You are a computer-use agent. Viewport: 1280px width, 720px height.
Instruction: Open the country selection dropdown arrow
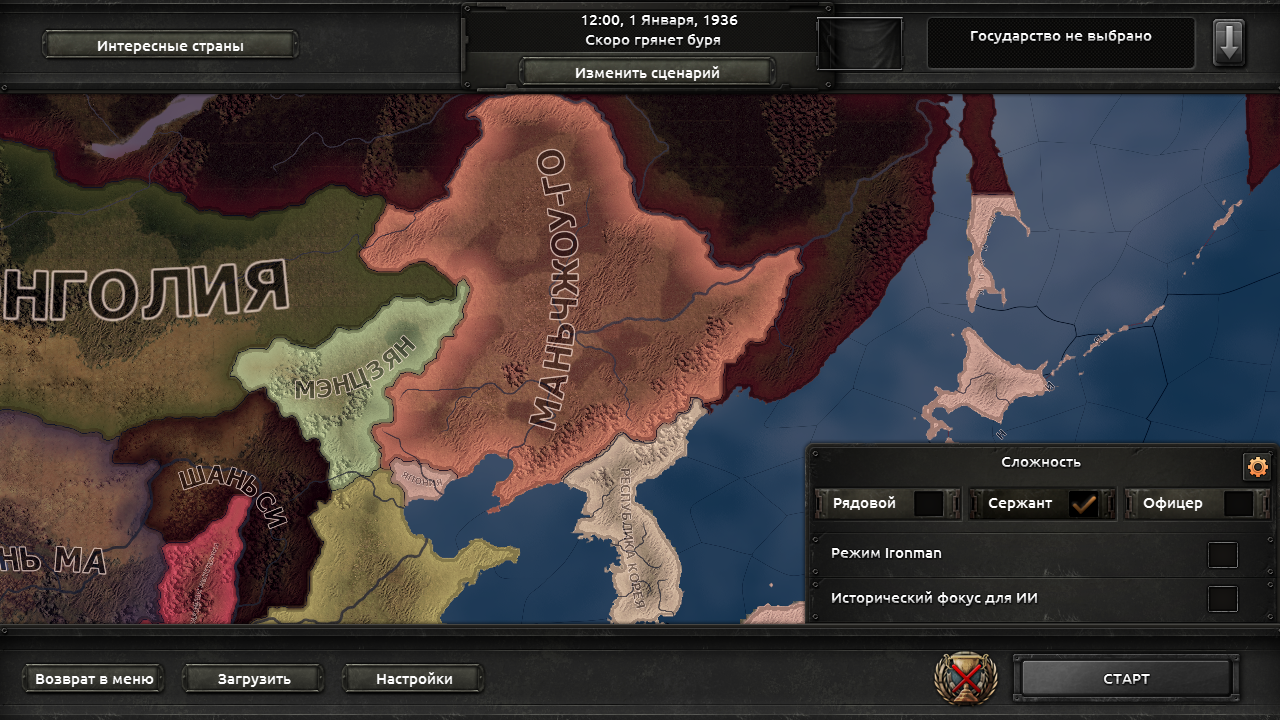[x=1229, y=42]
